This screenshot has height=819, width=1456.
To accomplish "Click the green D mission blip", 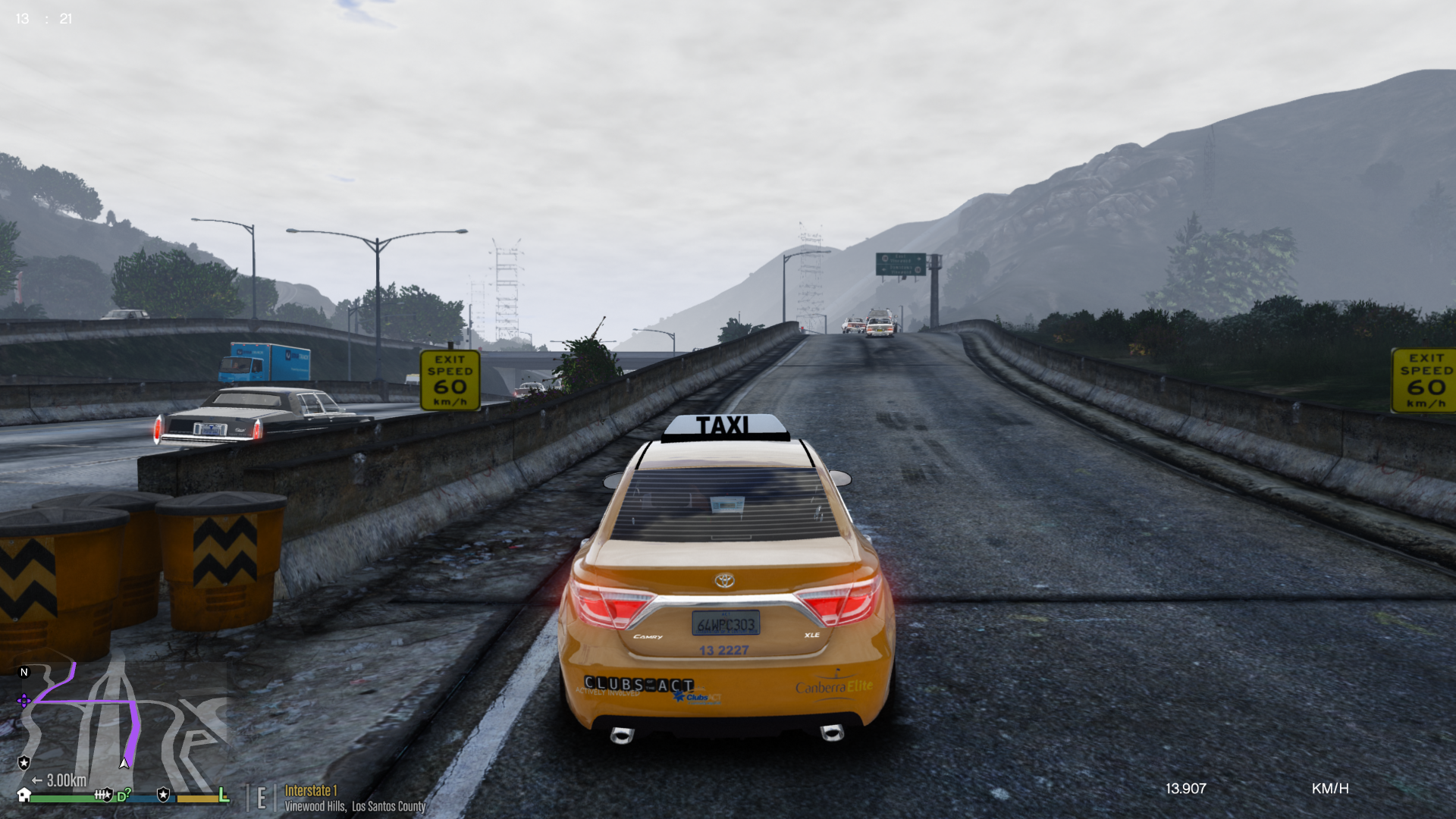I will click(122, 796).
